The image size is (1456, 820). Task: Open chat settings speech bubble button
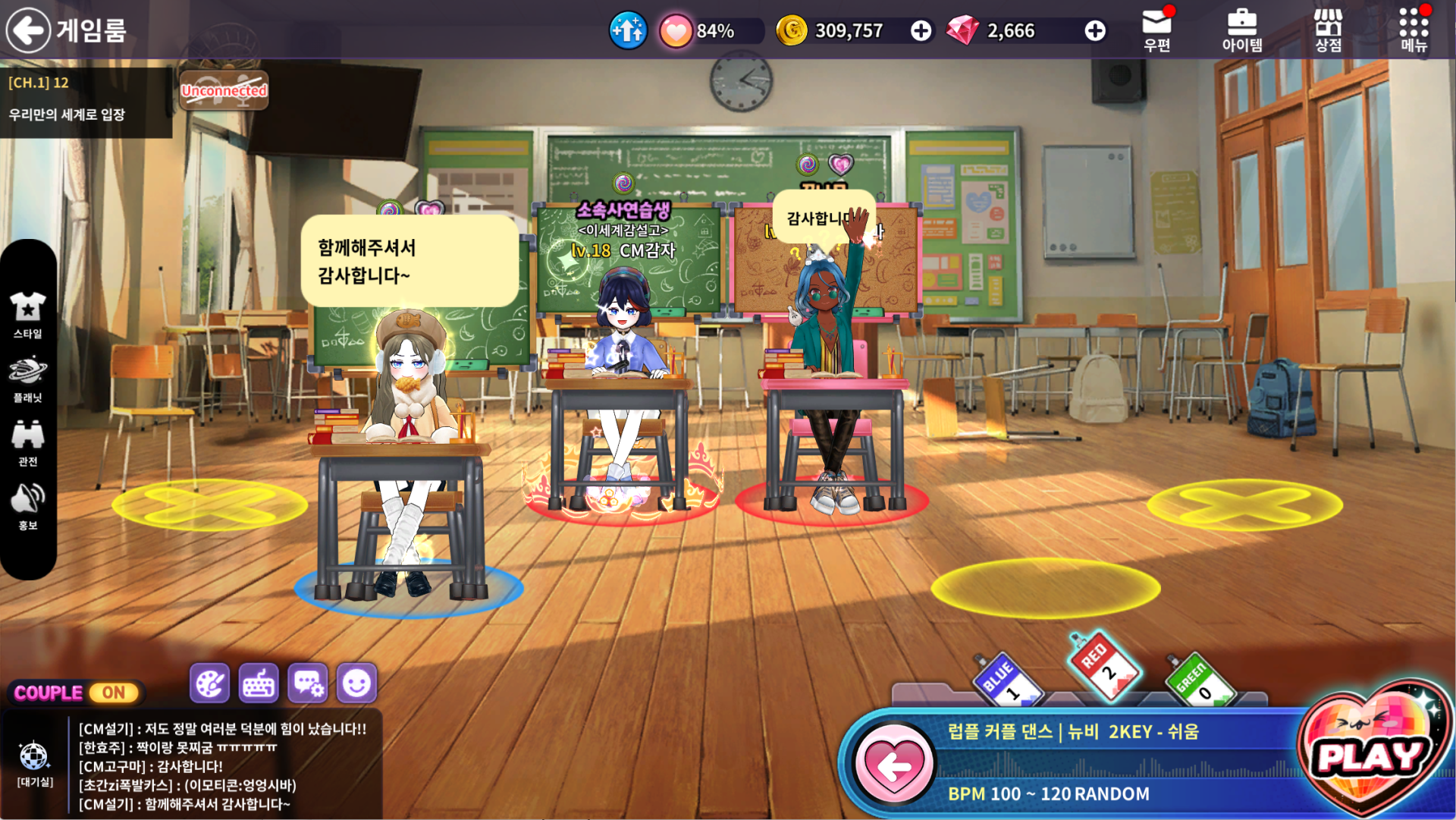click(308, 684)
